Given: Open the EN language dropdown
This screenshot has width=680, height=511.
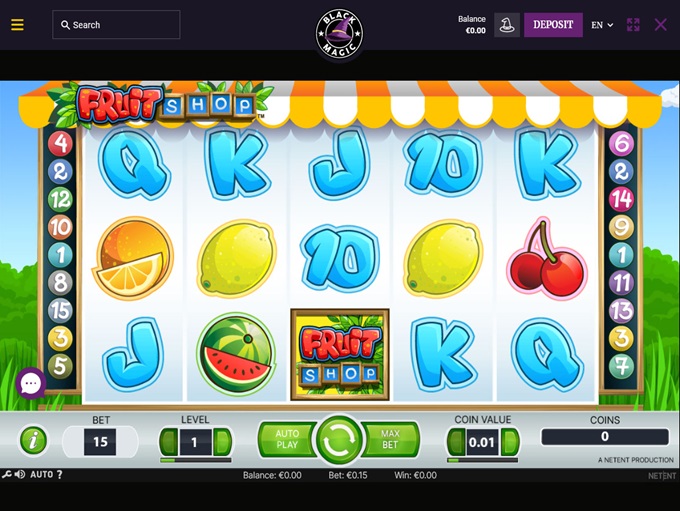Looking at the screenshot, I should pos(602,25).
